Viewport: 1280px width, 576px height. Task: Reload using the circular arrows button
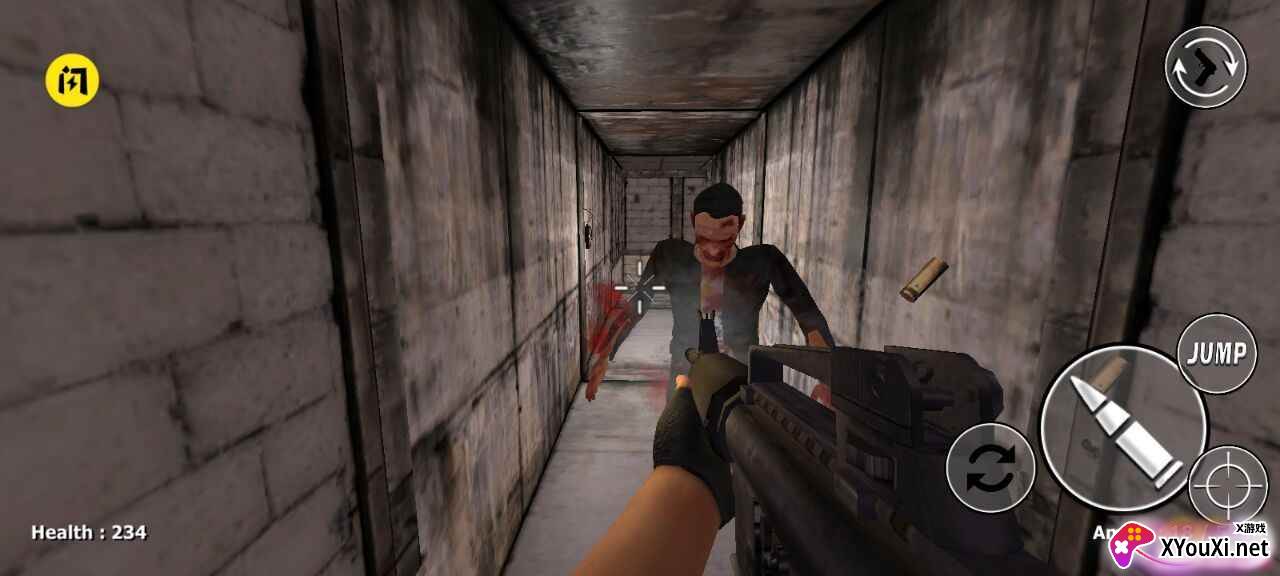[x=990, y=468]
